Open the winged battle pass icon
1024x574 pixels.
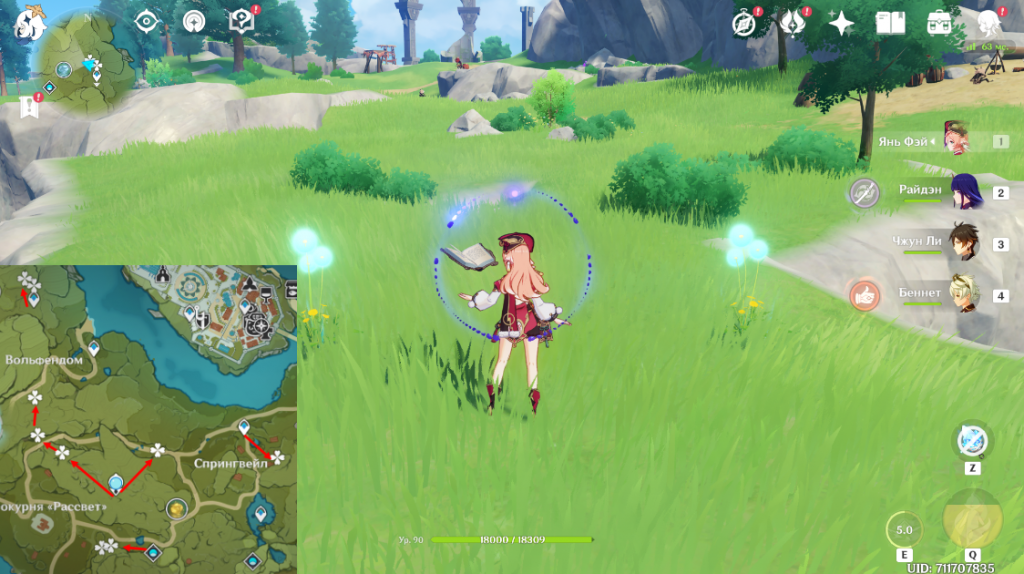(793, 23)
